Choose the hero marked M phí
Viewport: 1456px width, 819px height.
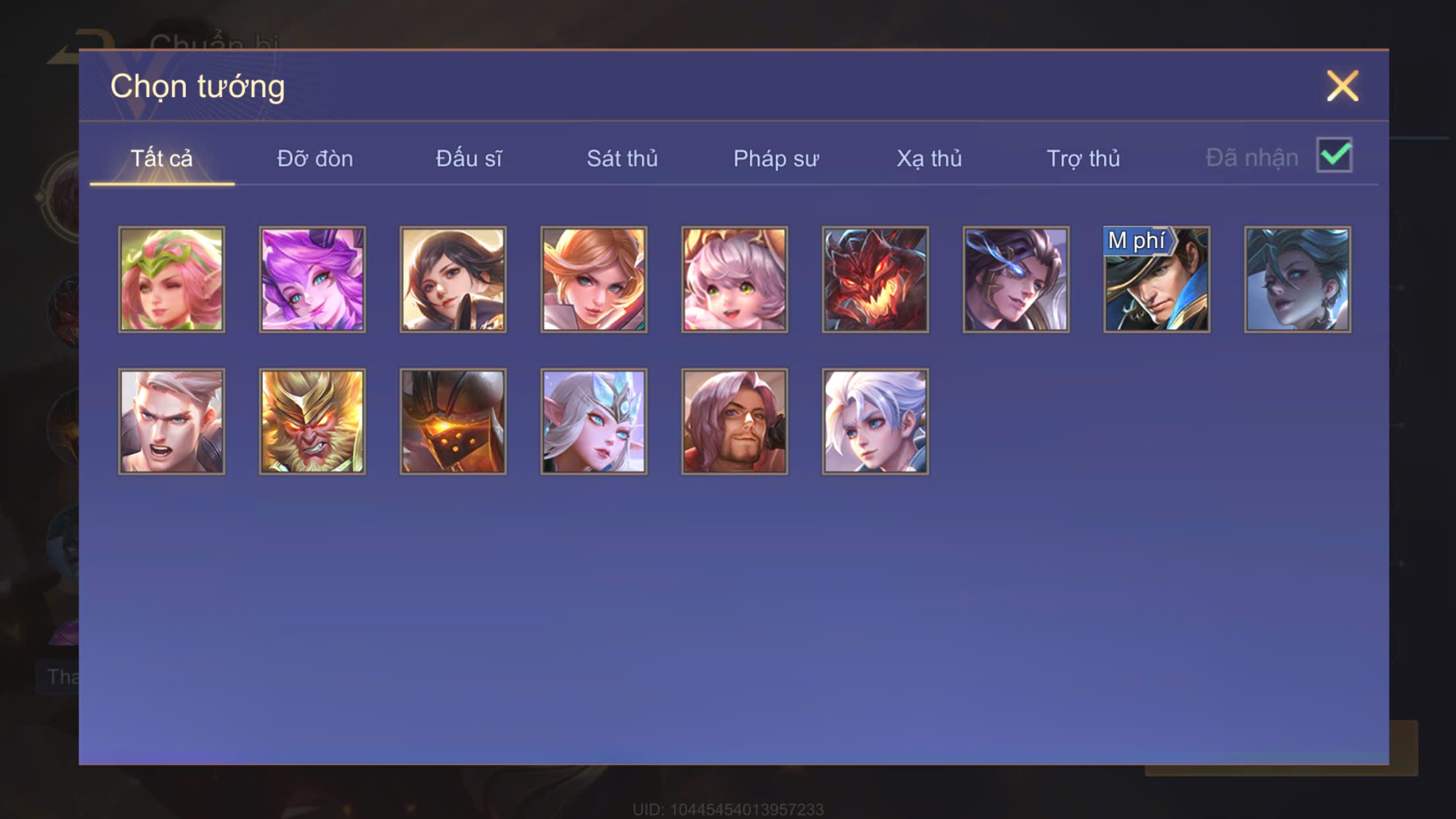point(1157,280)
